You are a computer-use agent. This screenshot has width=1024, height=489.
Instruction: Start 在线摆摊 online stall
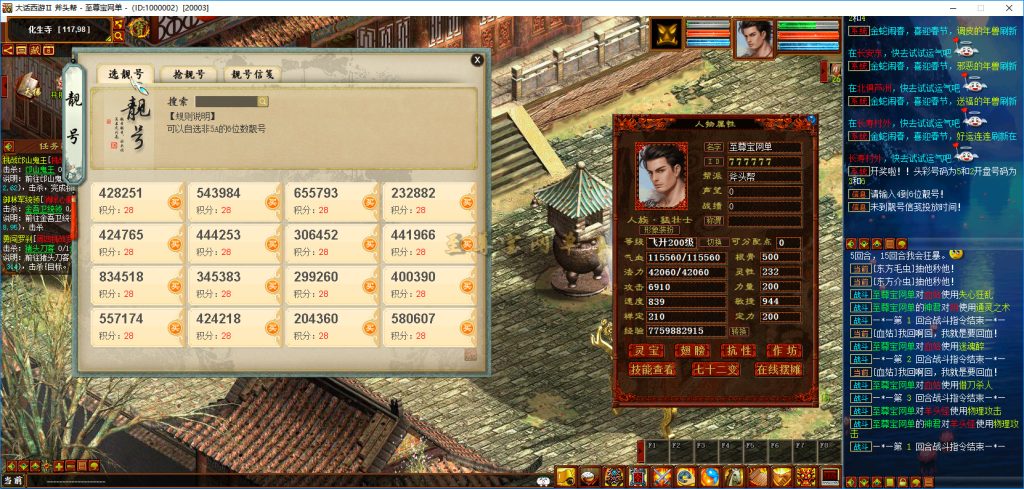tap(778, 368)
